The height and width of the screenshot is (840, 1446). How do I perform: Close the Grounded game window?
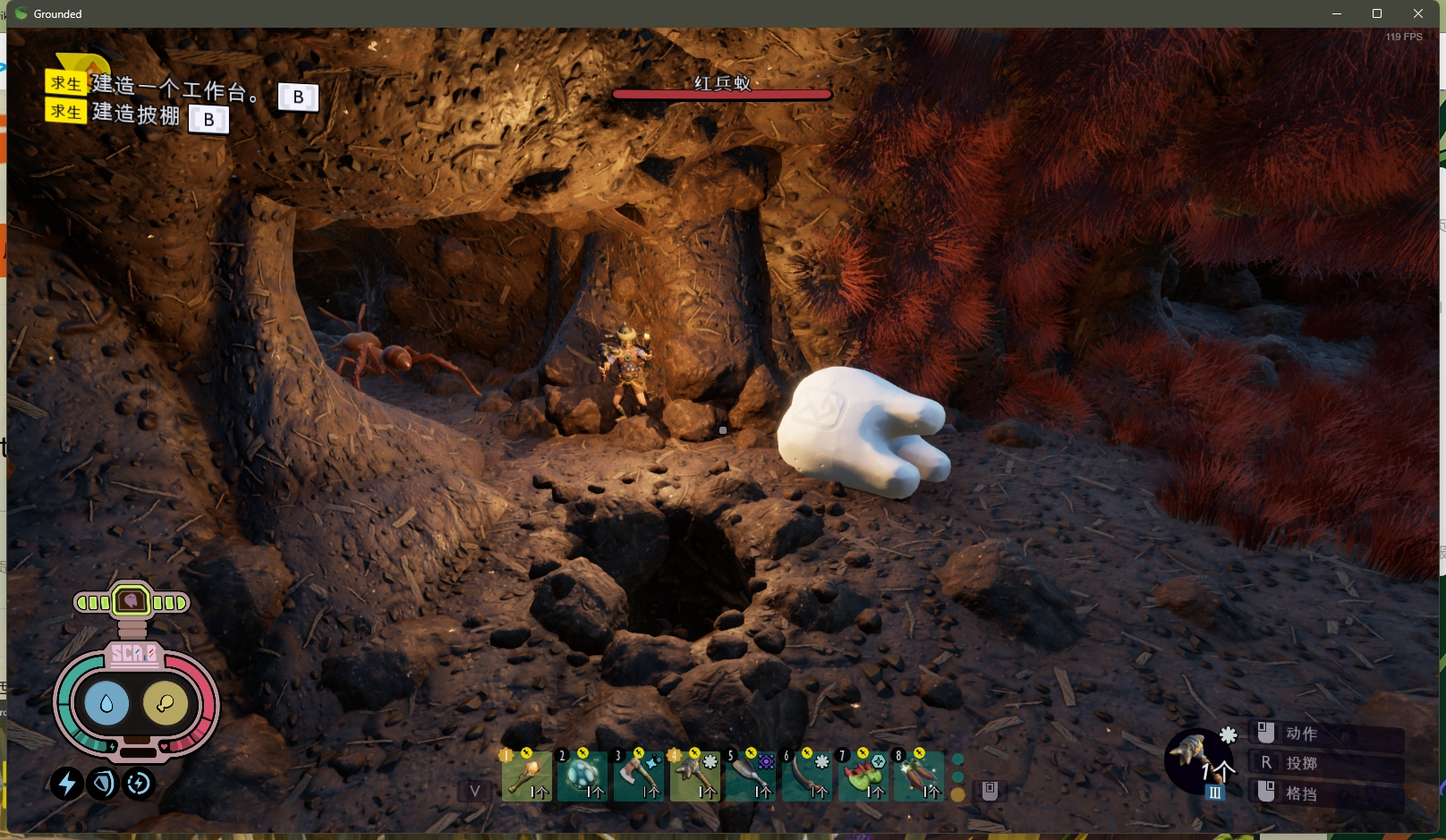(x=1418, y=13)
